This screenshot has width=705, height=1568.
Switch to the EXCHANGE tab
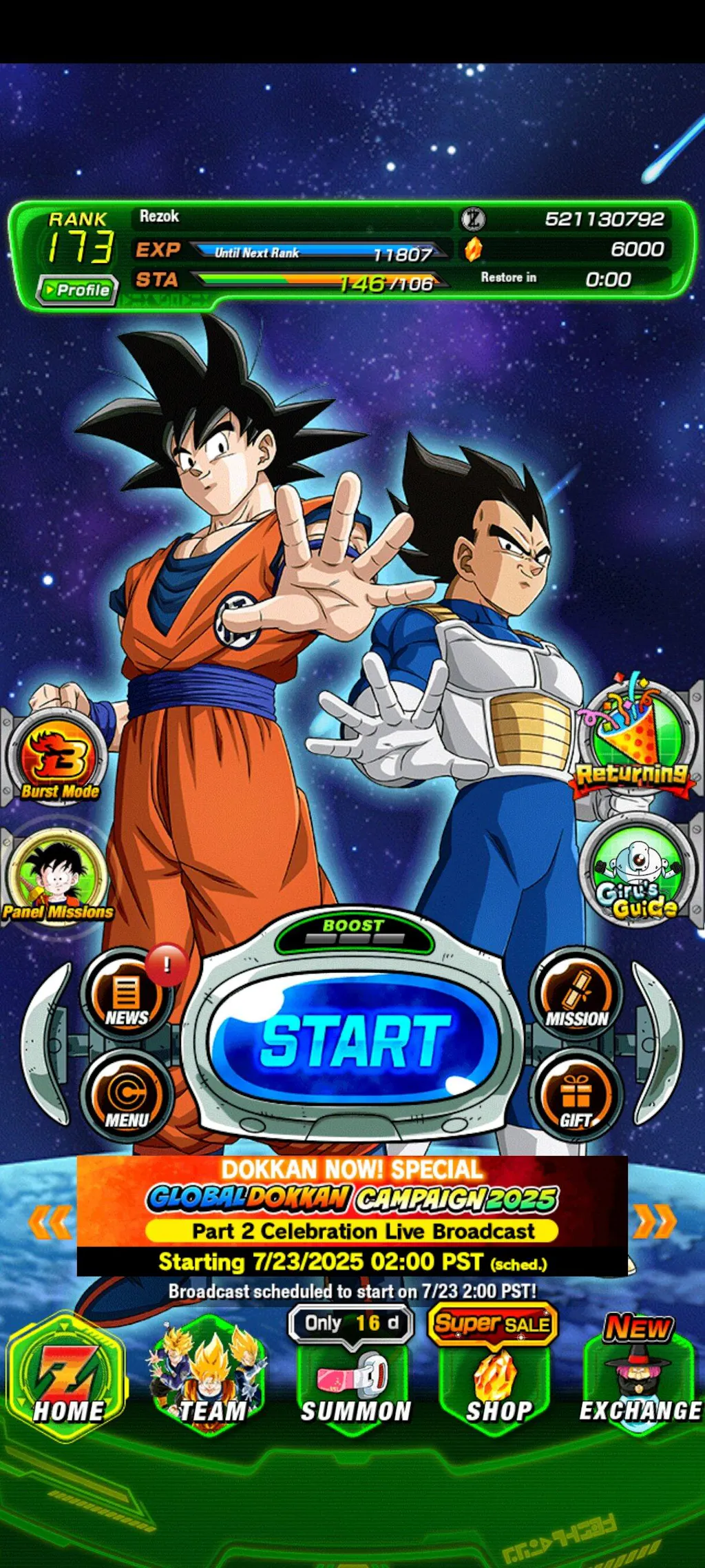(640, 1385)
